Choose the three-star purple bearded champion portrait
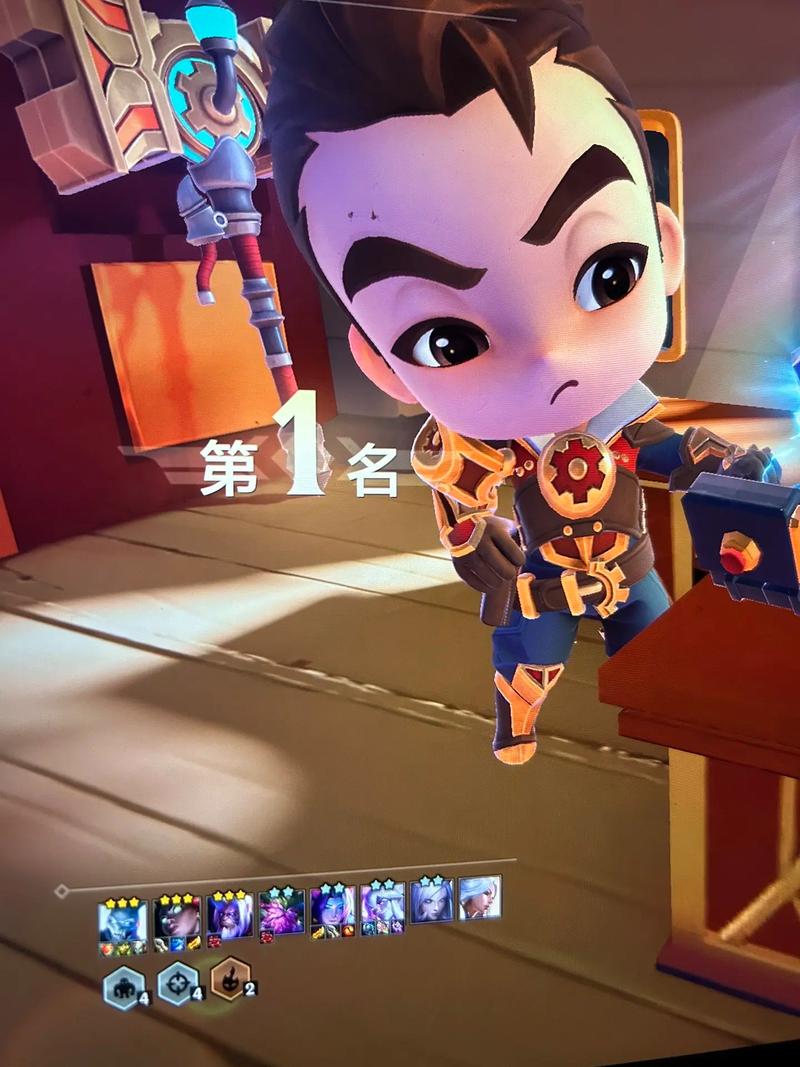This screenshot has width=800, height=1067. tap(229, 914)
